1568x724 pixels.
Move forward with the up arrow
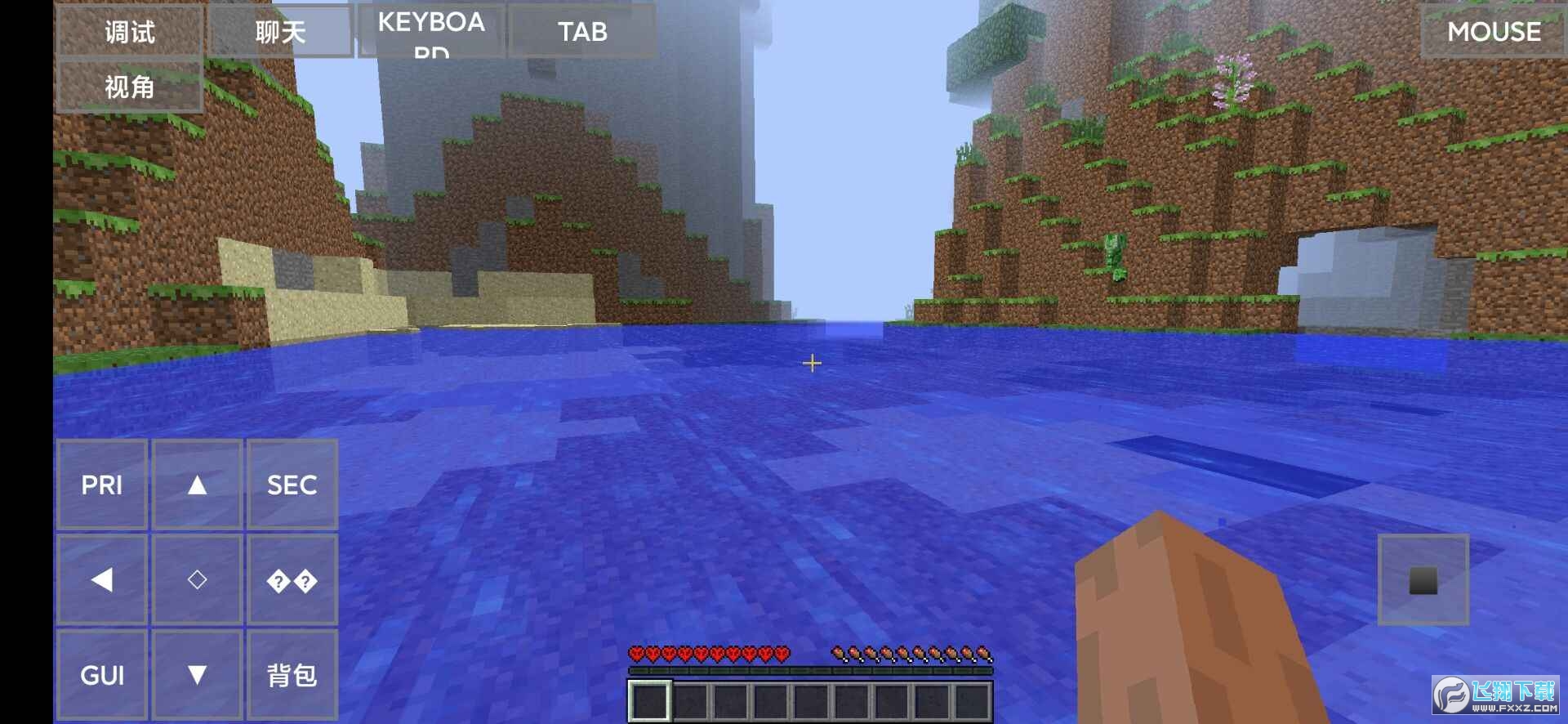197,485
